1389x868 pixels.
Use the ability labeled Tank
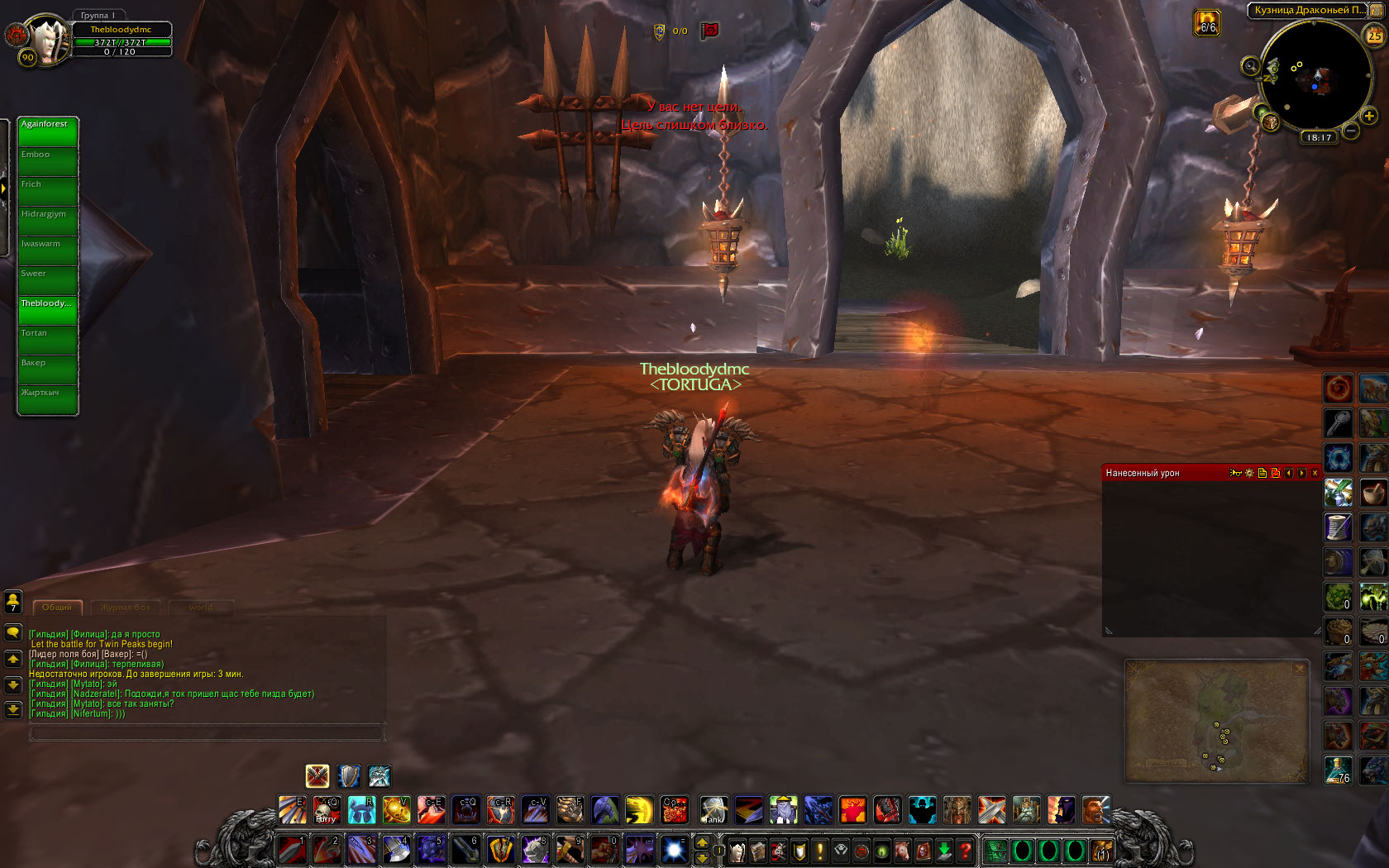(x=714, y=810)
